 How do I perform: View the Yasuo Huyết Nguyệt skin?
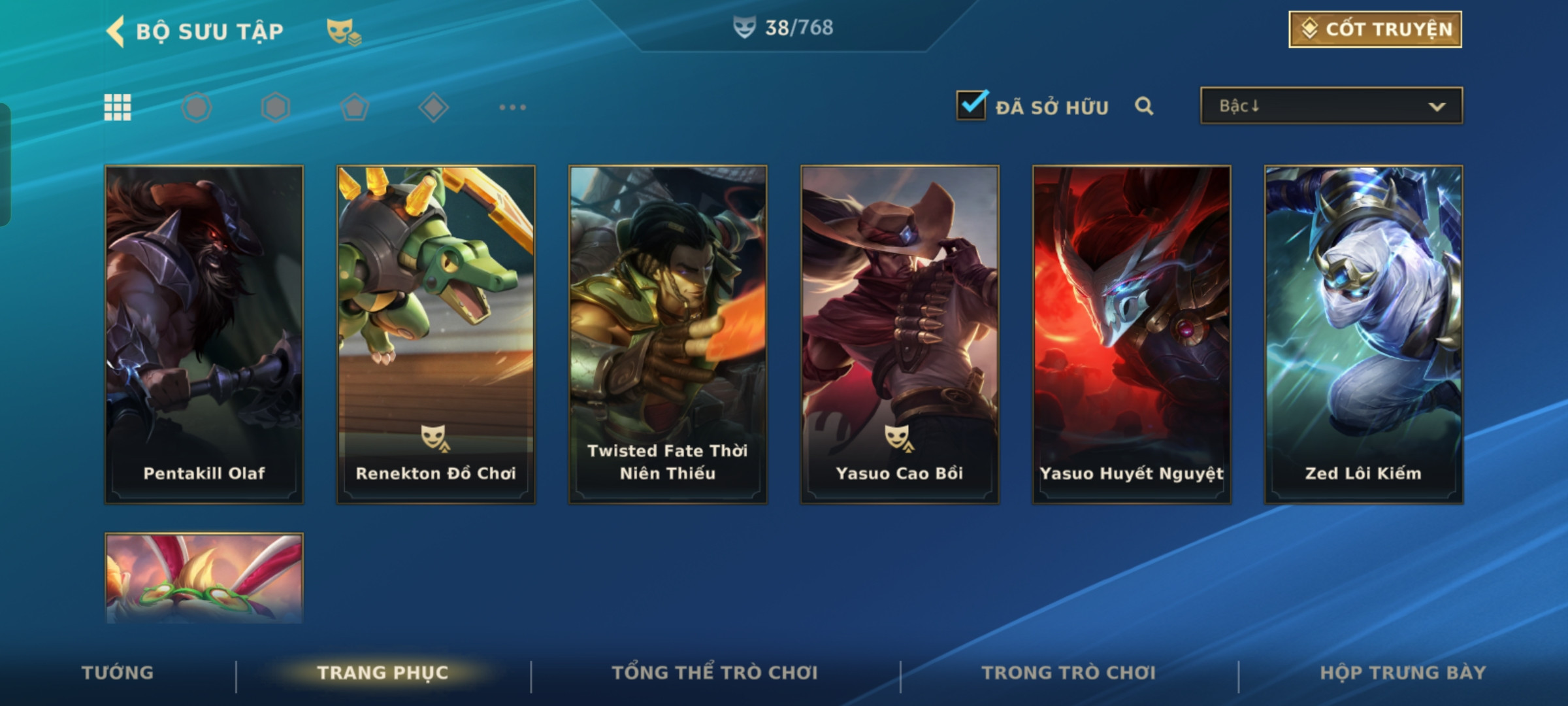point(1132,334)
